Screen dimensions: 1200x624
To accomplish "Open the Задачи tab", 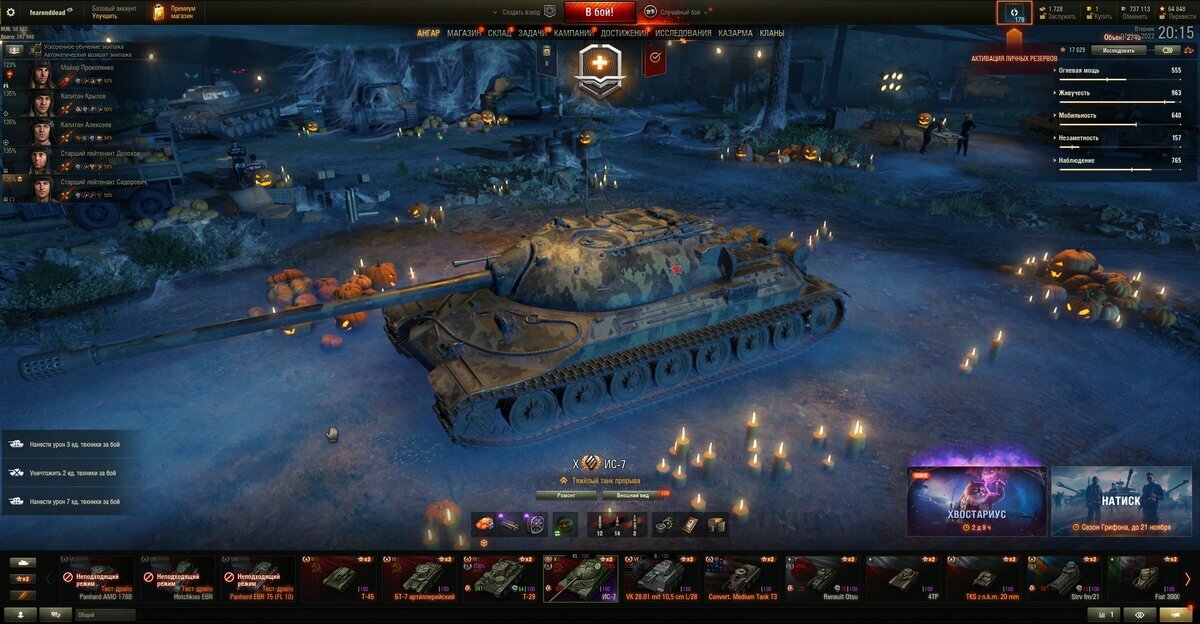I will 533,33.
